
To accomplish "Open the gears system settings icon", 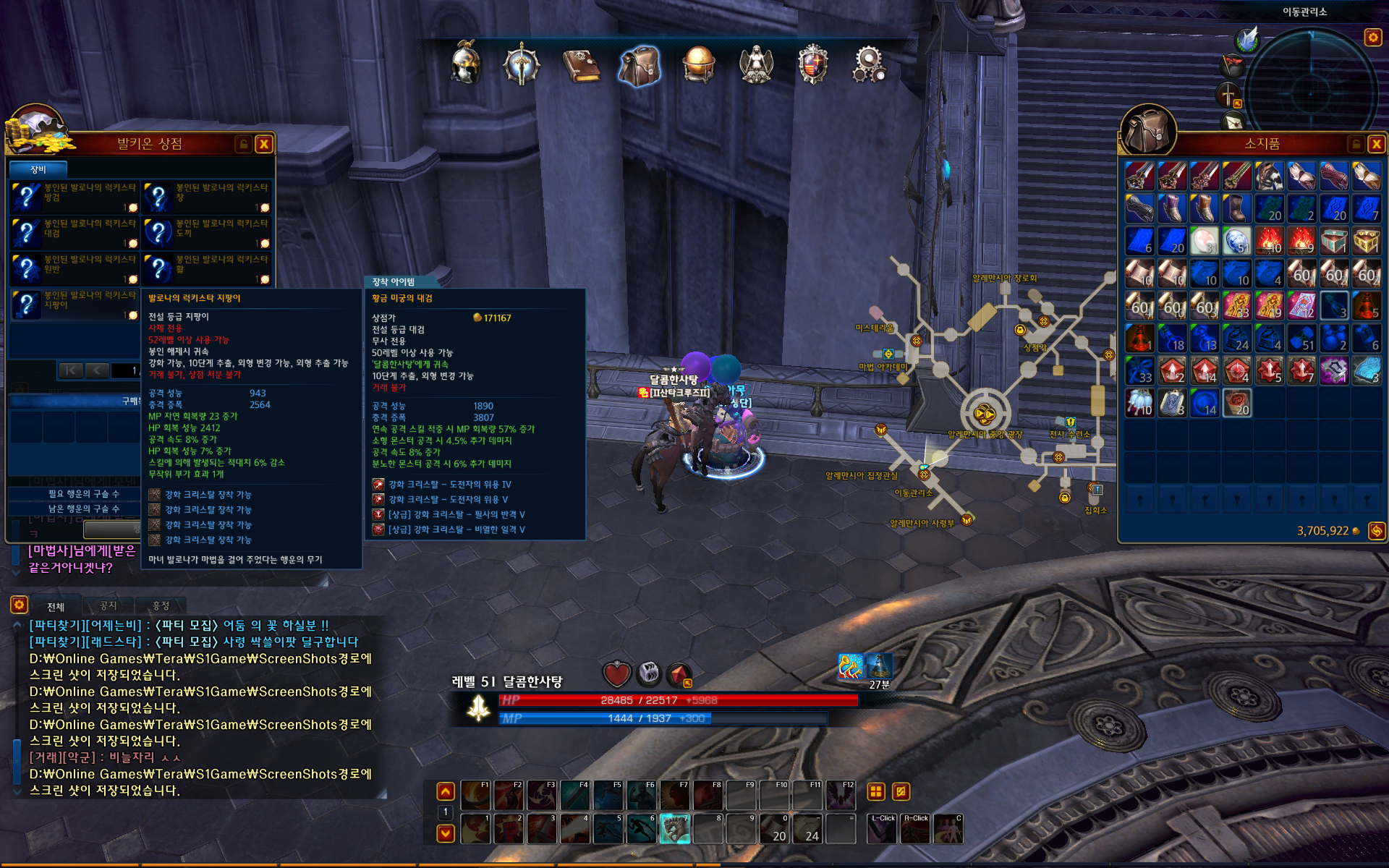I will 869,65.
